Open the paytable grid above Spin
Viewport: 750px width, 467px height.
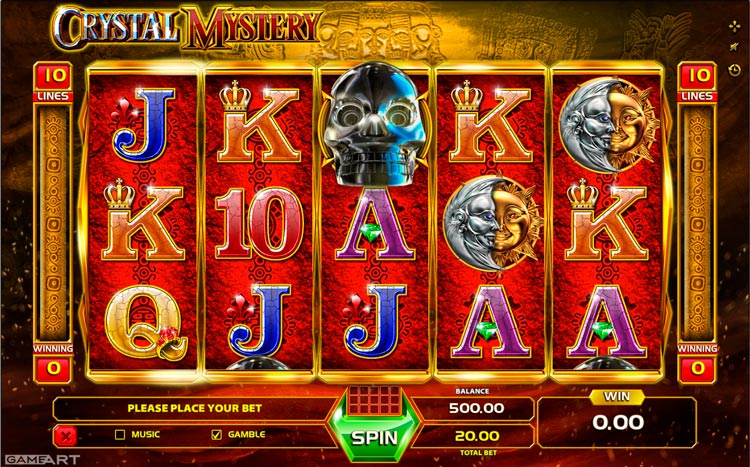pos(374,402)
